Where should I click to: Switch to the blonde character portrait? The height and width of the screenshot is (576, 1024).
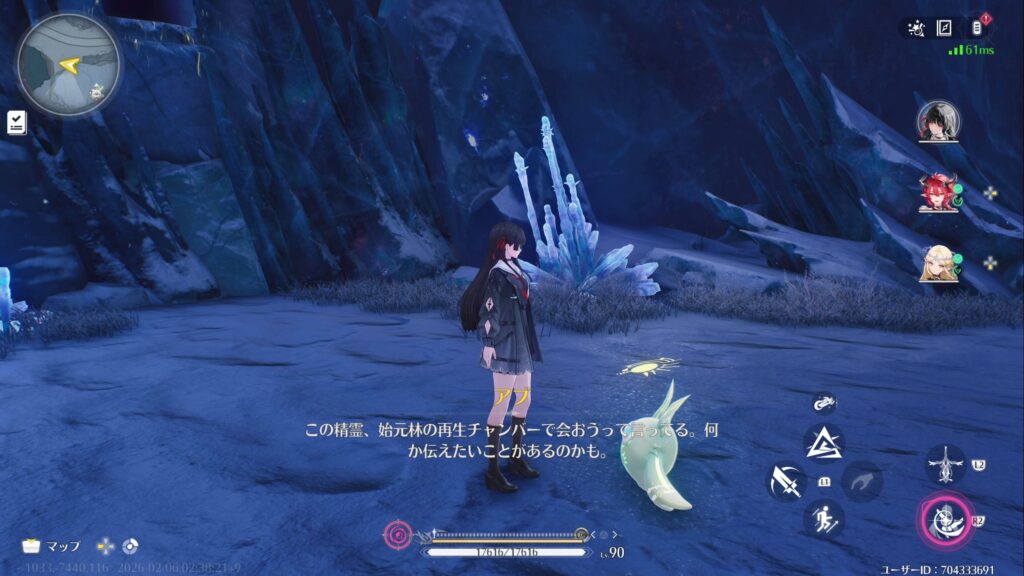tap(938, 262)
